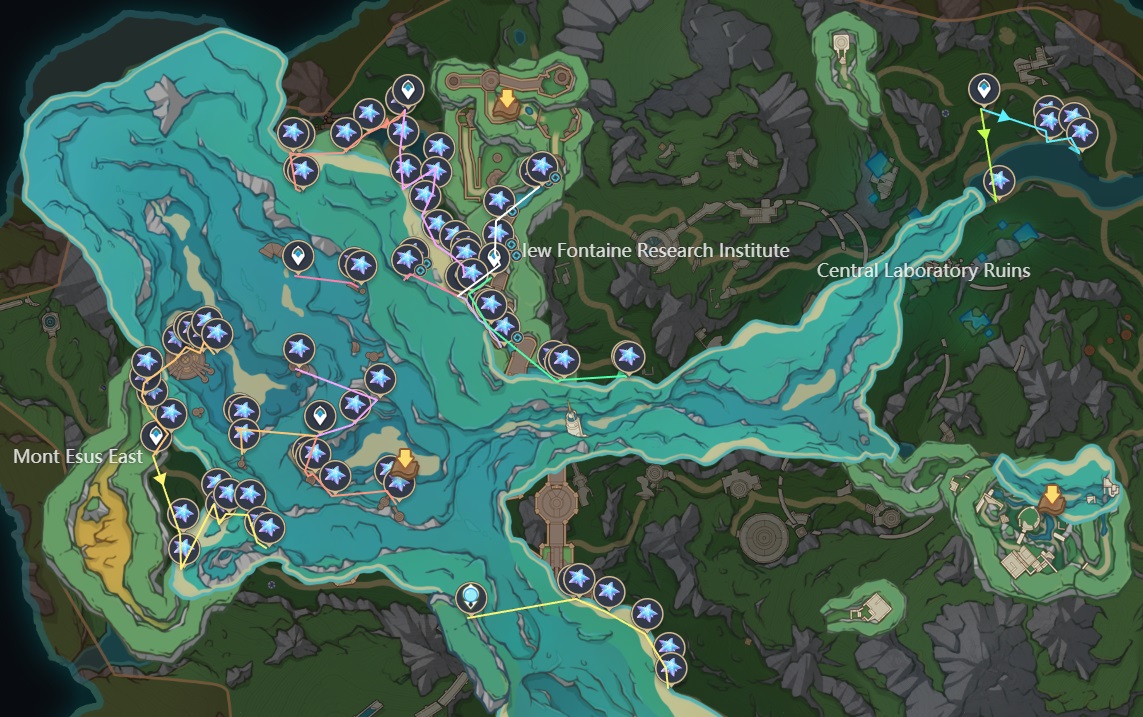Select the Central Laboratory Ruins area label
The height and width of the screenshot is (717, 1143).
pyautogui.click(x=923, y=270)
